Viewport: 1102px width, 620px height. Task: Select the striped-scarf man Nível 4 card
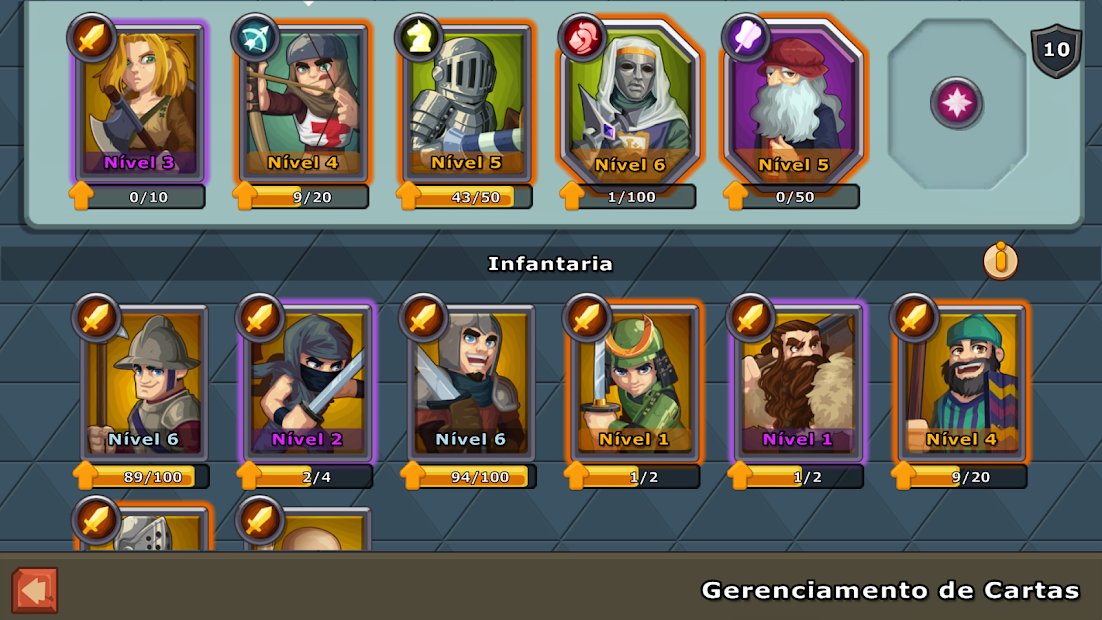(962, 382)
